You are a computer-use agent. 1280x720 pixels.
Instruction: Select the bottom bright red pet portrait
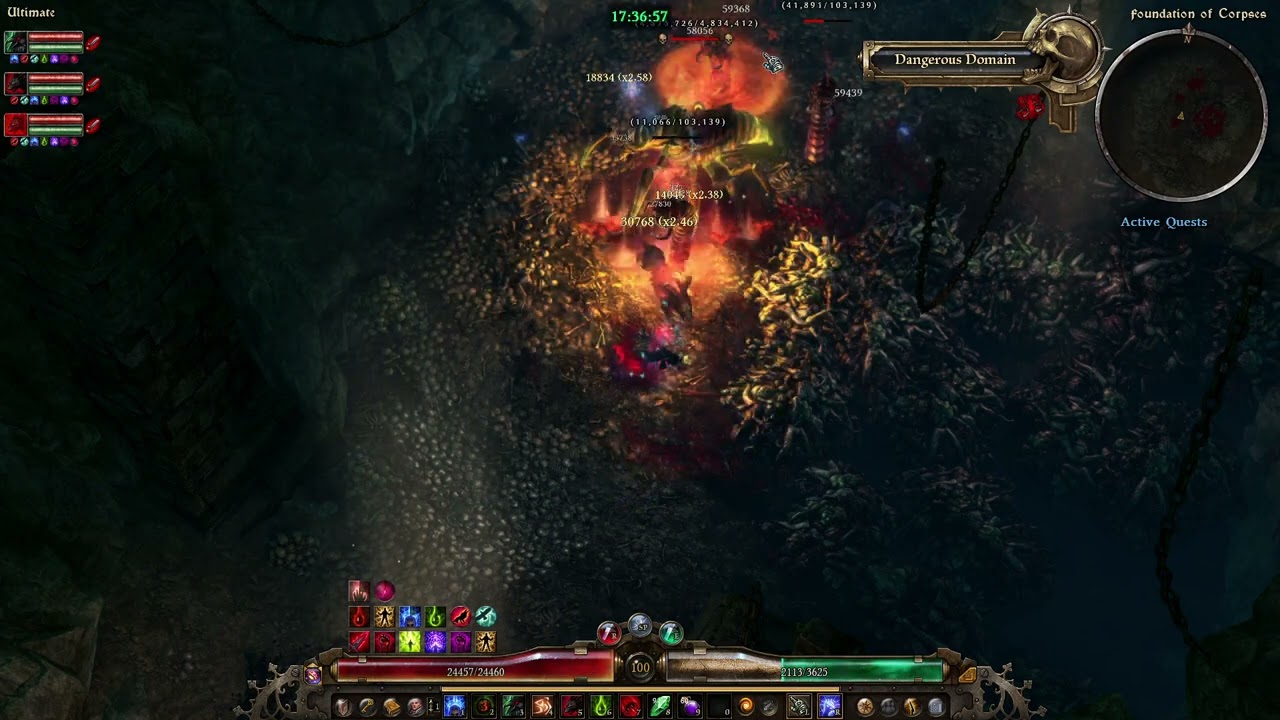tap(15, 124)
